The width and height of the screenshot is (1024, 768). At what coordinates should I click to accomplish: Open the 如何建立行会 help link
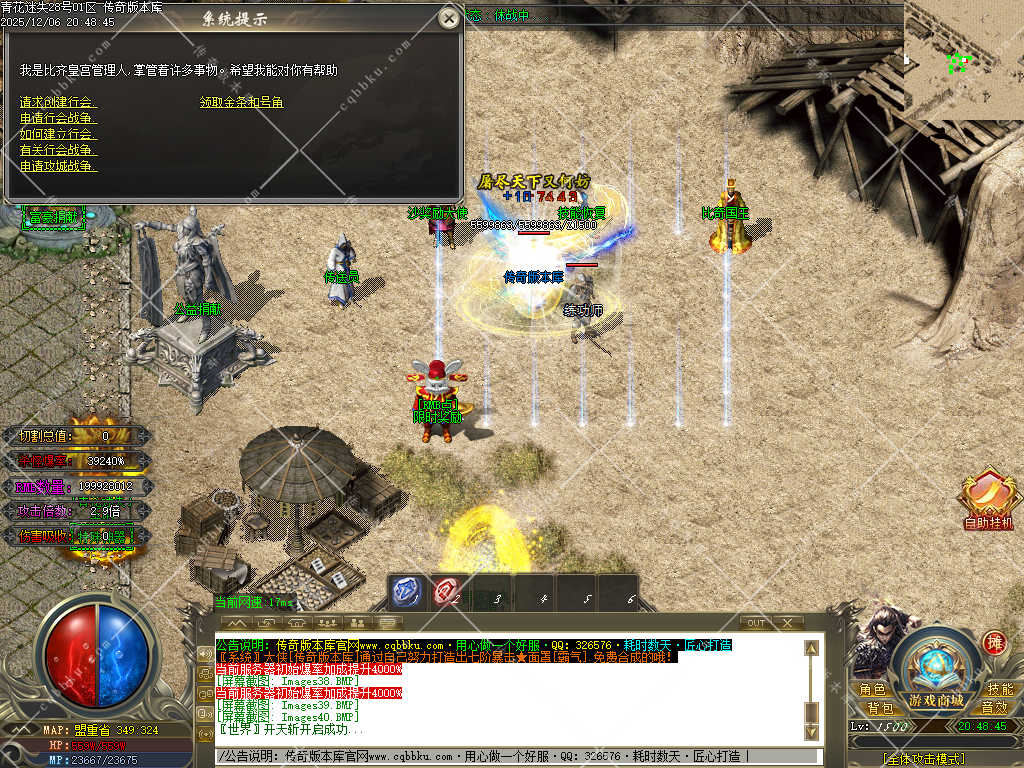point(58,134)
